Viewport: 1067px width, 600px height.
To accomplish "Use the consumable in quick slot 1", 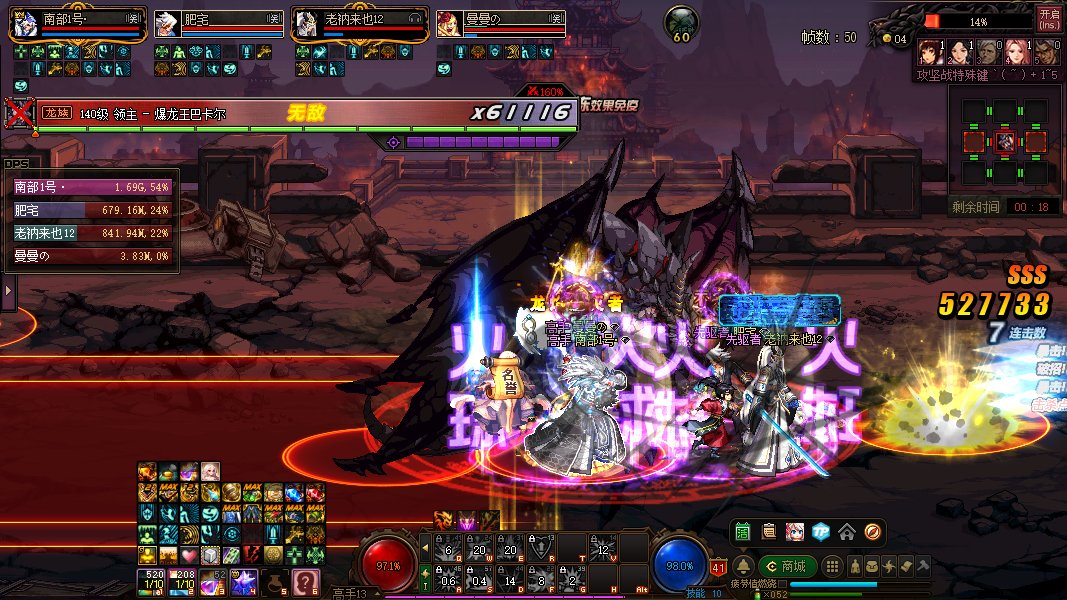I will pyautogui.click(x=153, y=579).
